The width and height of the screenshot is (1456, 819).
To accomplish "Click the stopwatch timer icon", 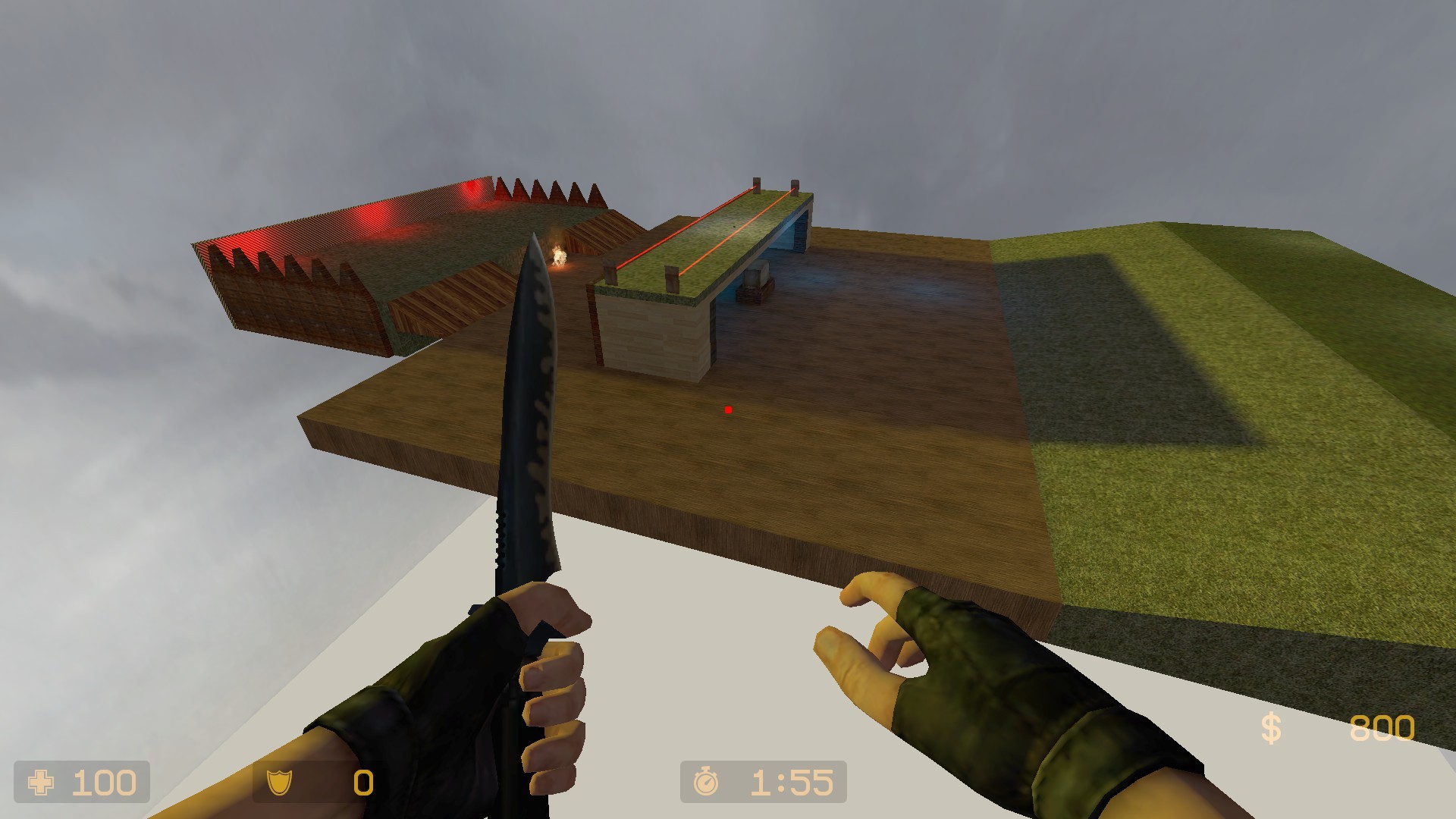I will coord(705,782).
